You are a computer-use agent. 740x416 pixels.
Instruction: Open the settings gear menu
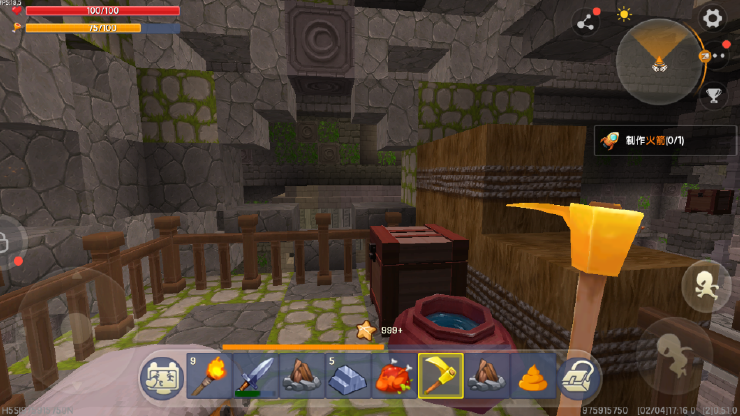tap(712, 17)
